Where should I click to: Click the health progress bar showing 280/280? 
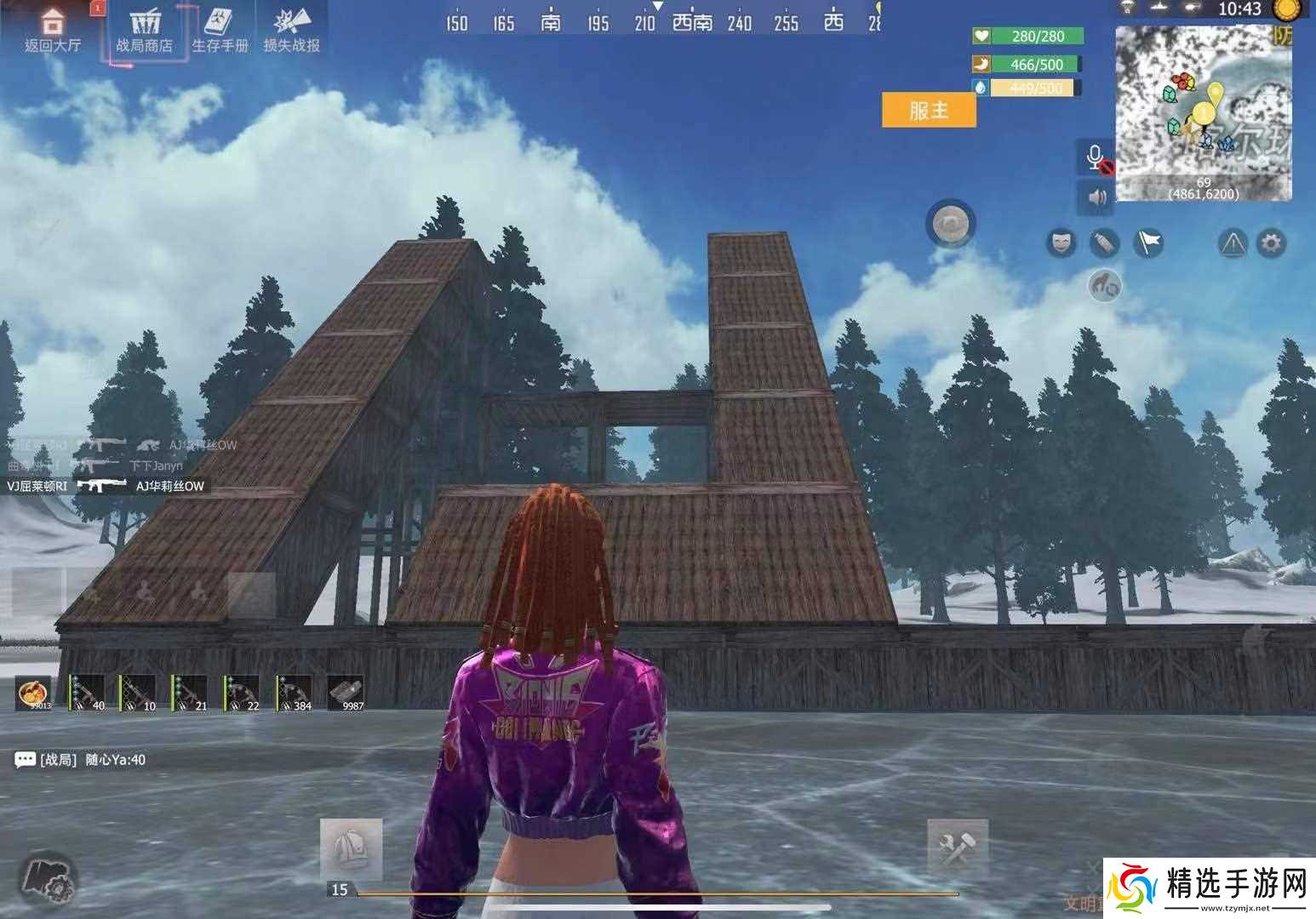click(1027, 37)
